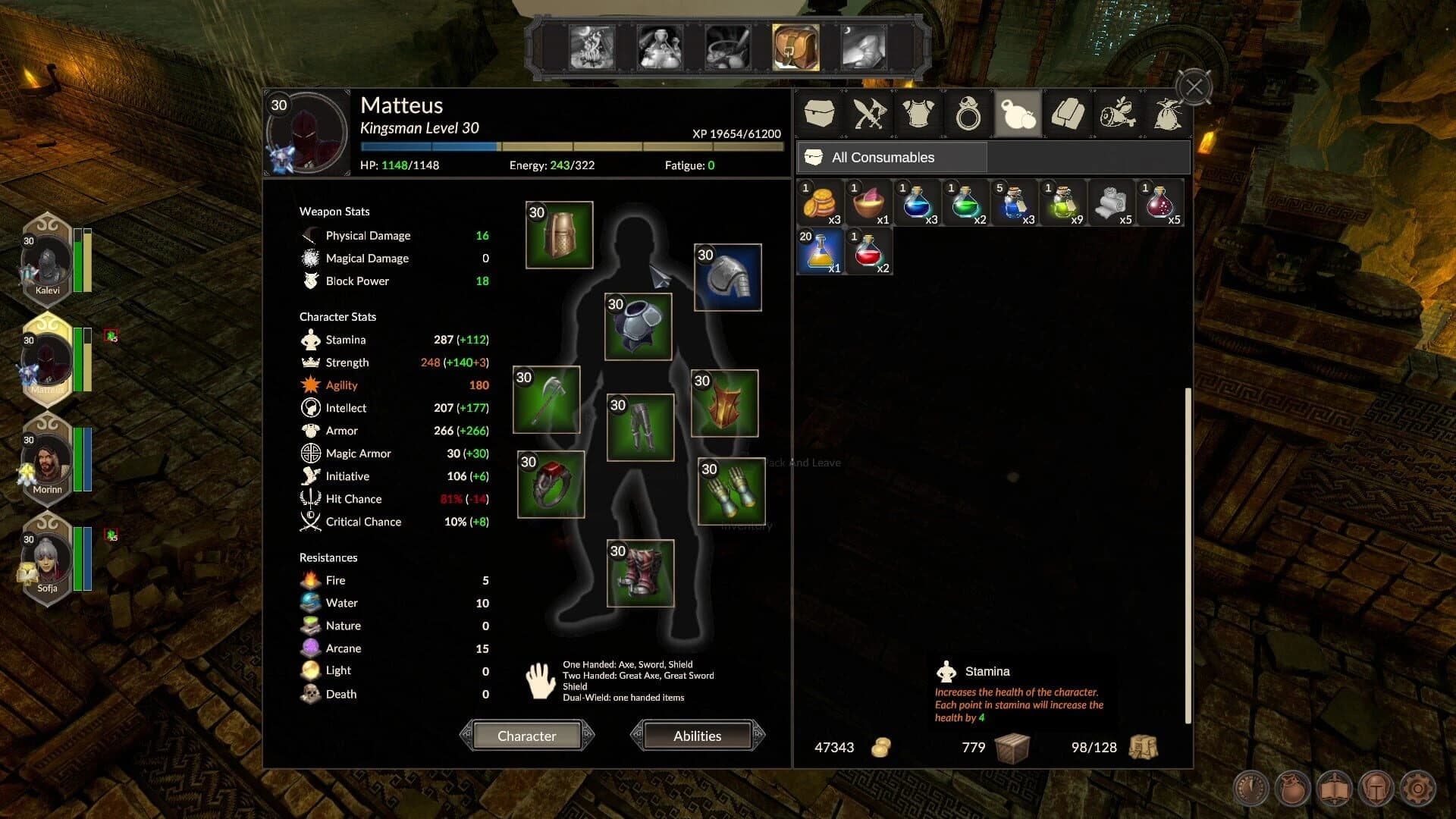Image resolution: width=1456 pixels, height=819 pixels.
Task: Select the backpack inventory icon in top bar
Action: click(x=795, y=45)
